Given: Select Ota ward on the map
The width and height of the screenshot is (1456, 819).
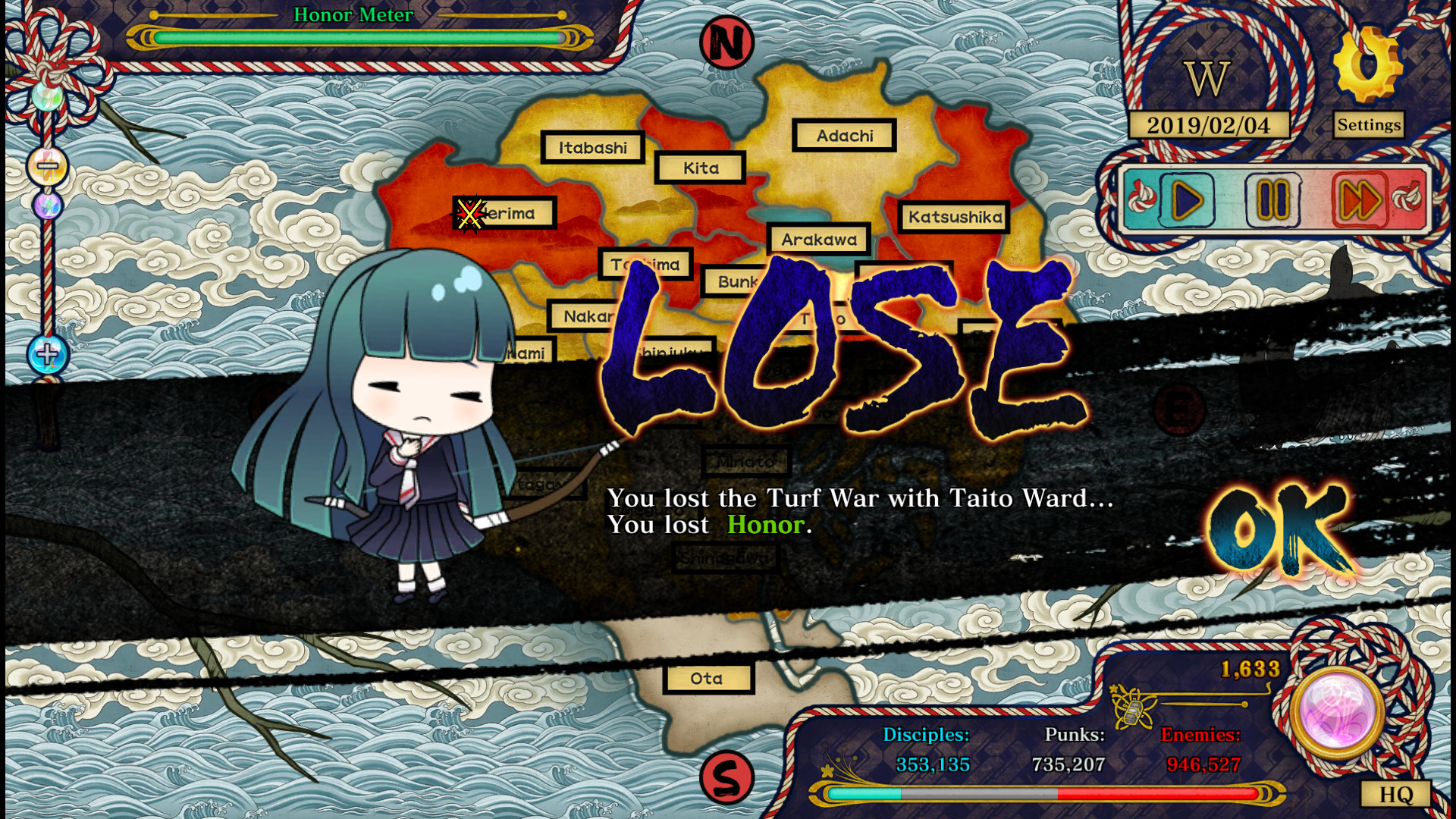Looking at the screenshot, I should click(x=706, y=678).
